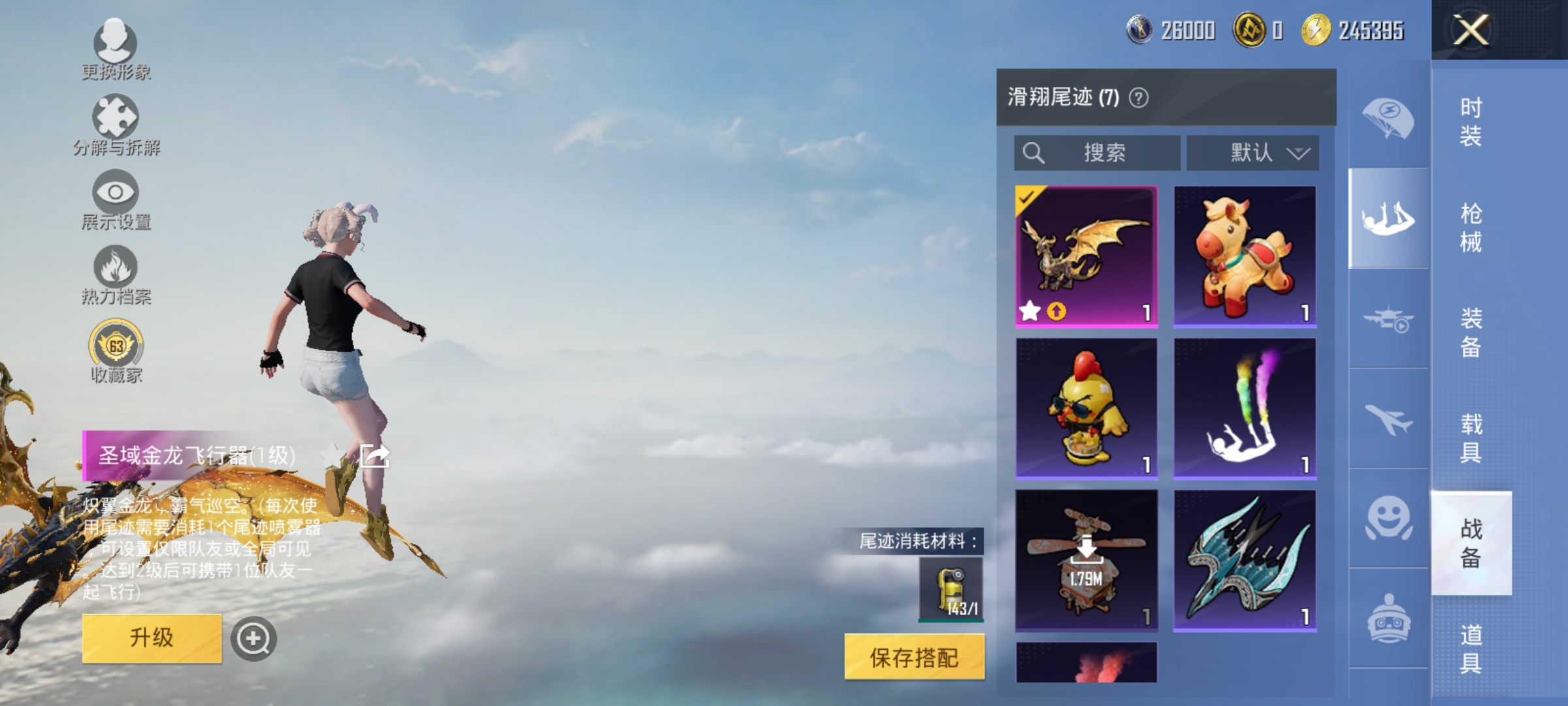Click the 搜索 search input field
The height and width of the screenshot is (706, 1568).
[1098, 152]
